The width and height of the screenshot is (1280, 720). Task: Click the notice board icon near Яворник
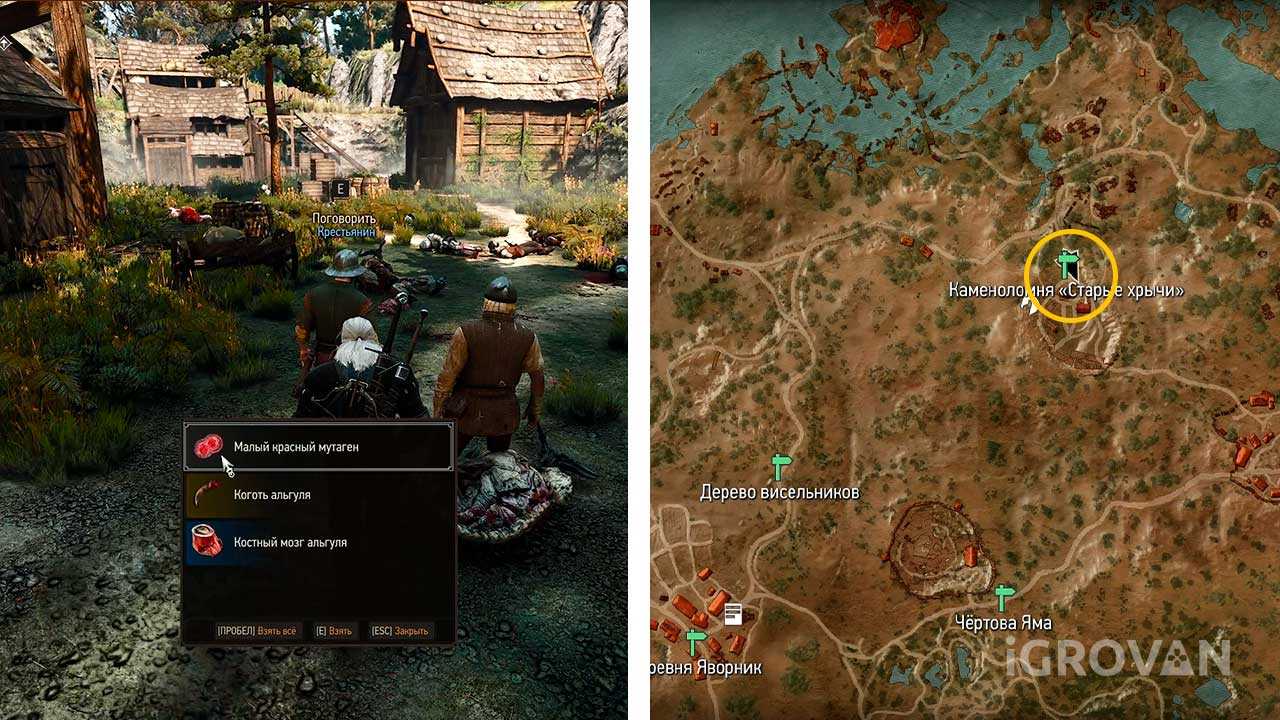[x=734, y=613]
